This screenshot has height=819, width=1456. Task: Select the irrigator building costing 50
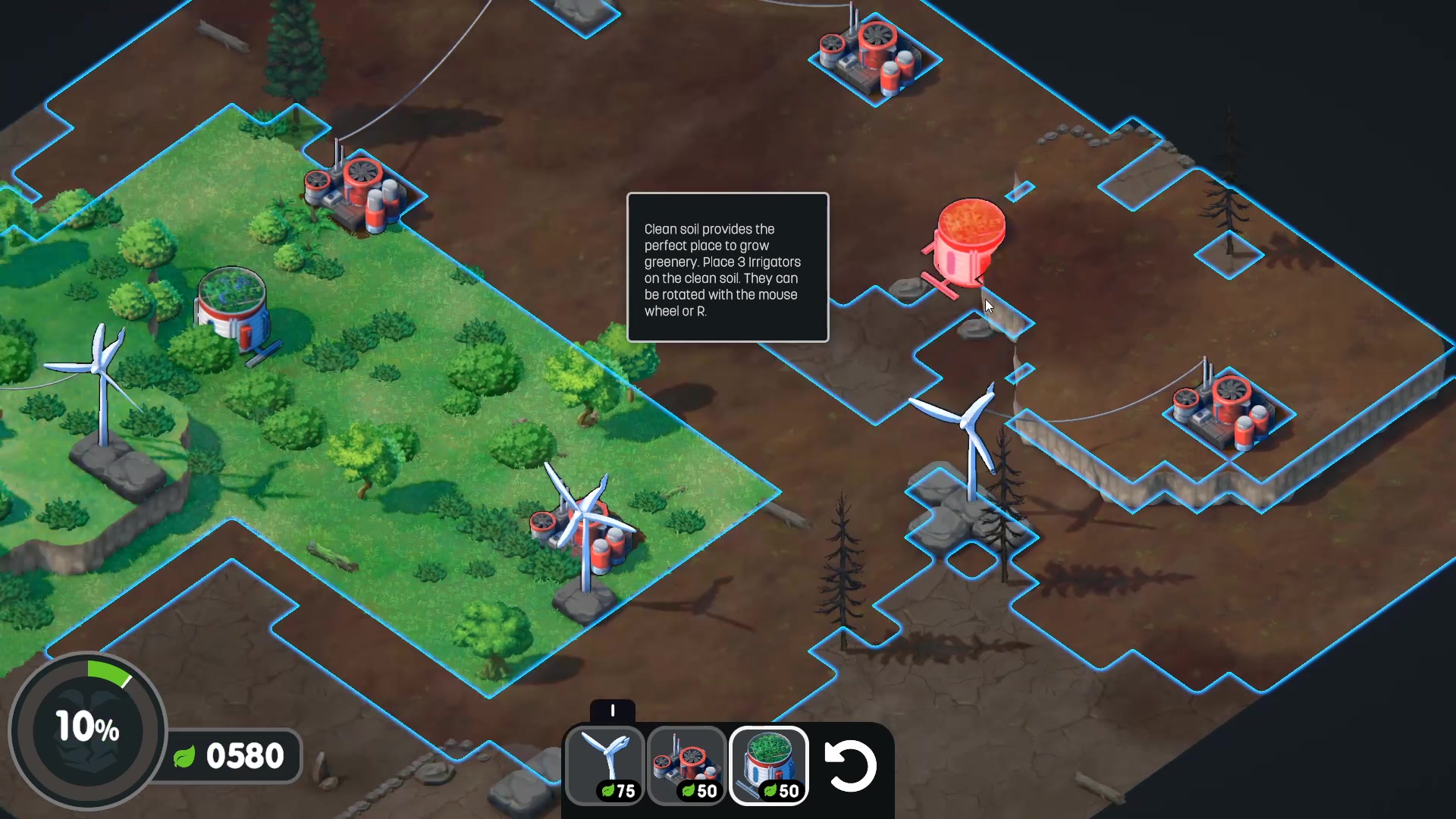click(769, 765)
